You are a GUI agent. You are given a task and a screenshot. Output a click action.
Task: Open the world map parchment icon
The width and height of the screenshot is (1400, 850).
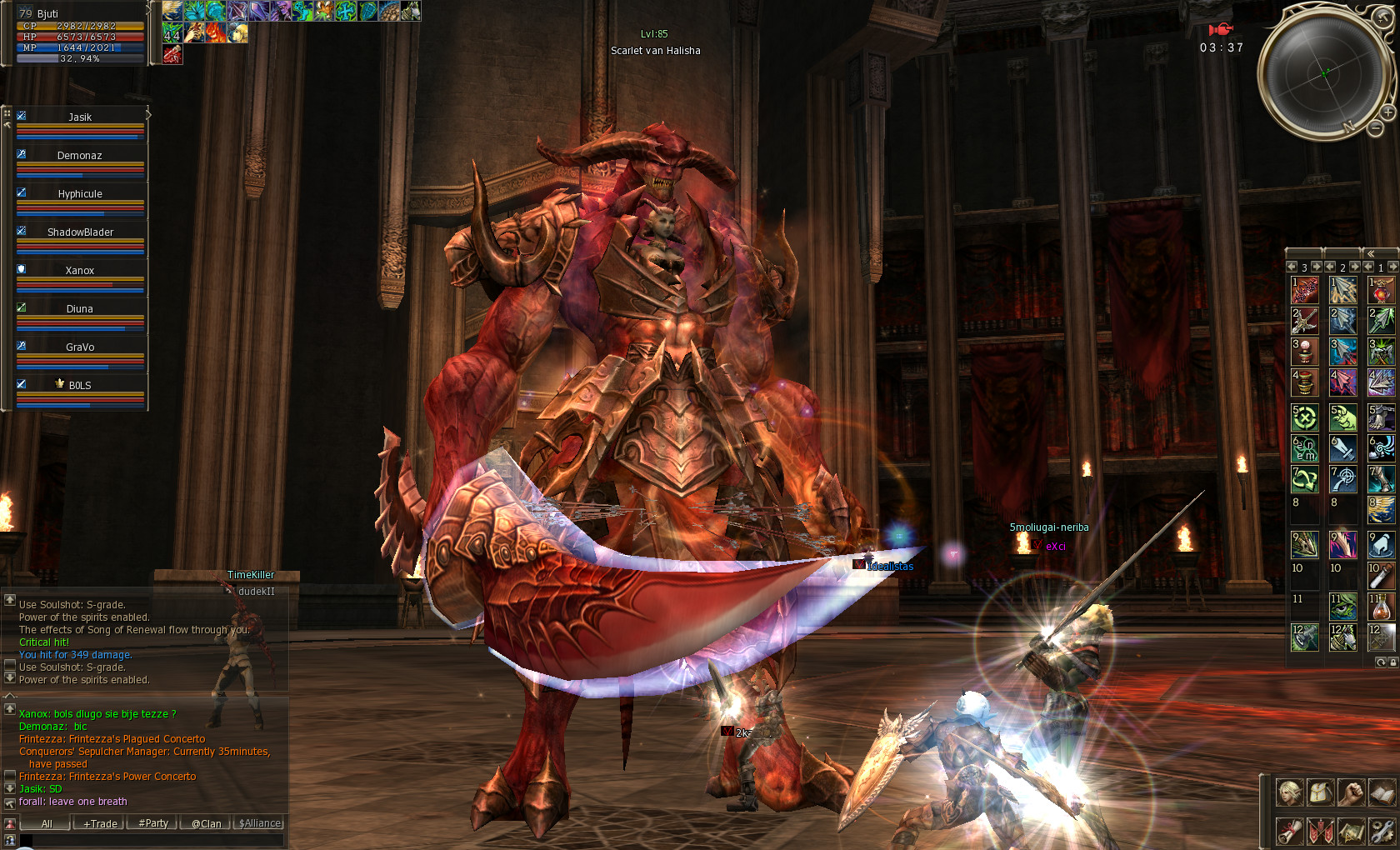pos(1352,831)
